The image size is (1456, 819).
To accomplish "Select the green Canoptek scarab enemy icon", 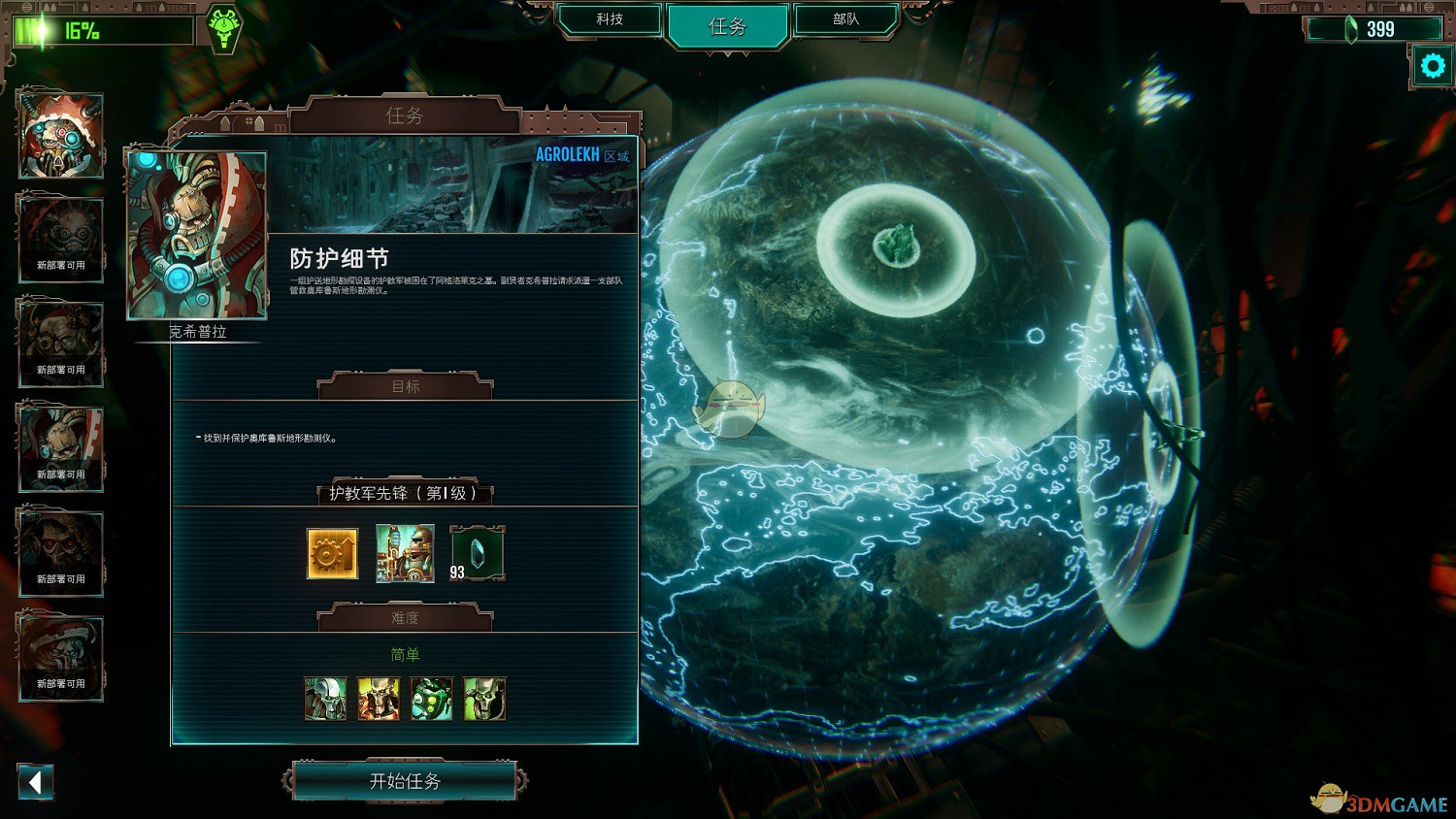I will (431, 698).
